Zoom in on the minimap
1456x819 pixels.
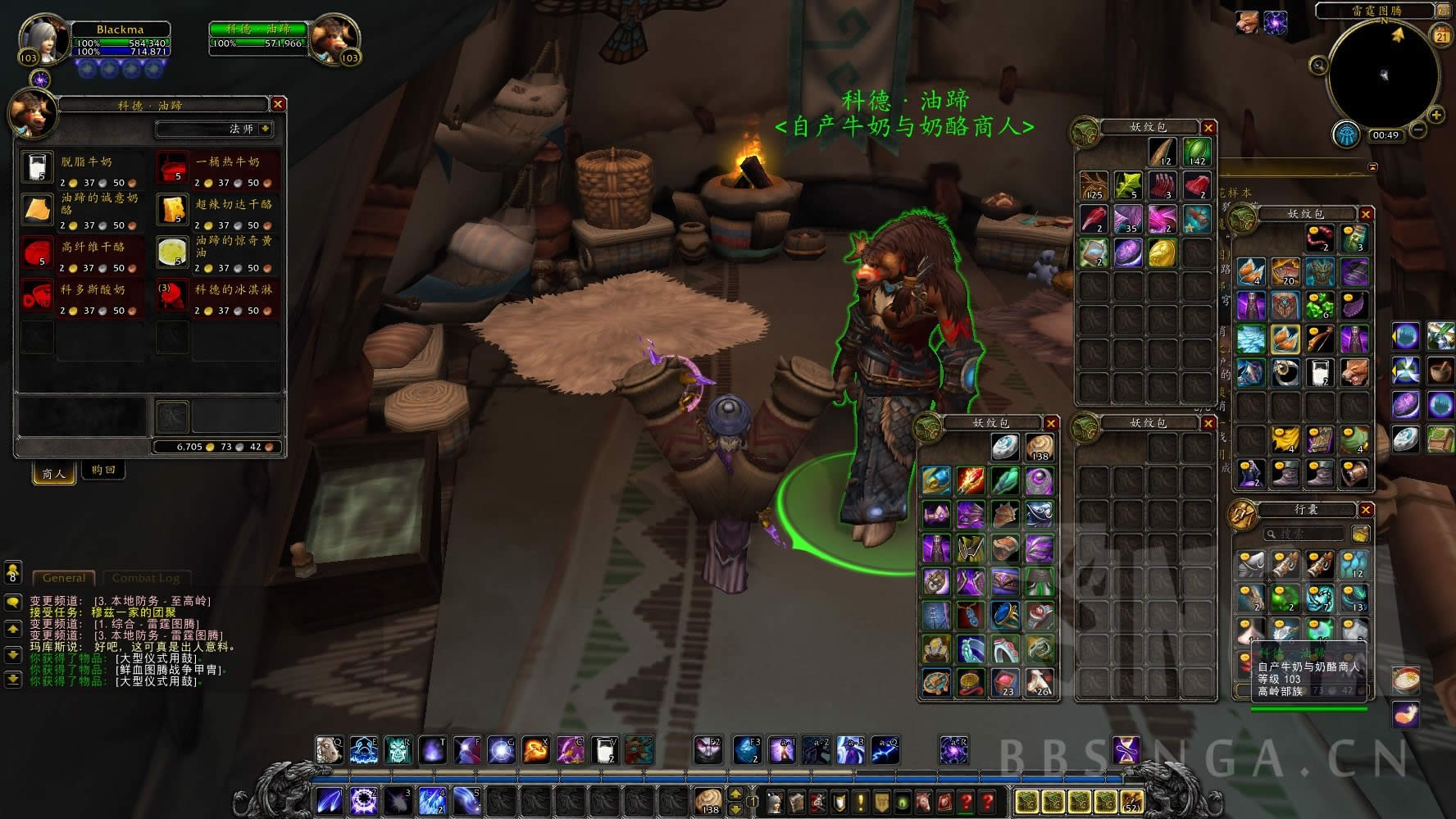1436,115
